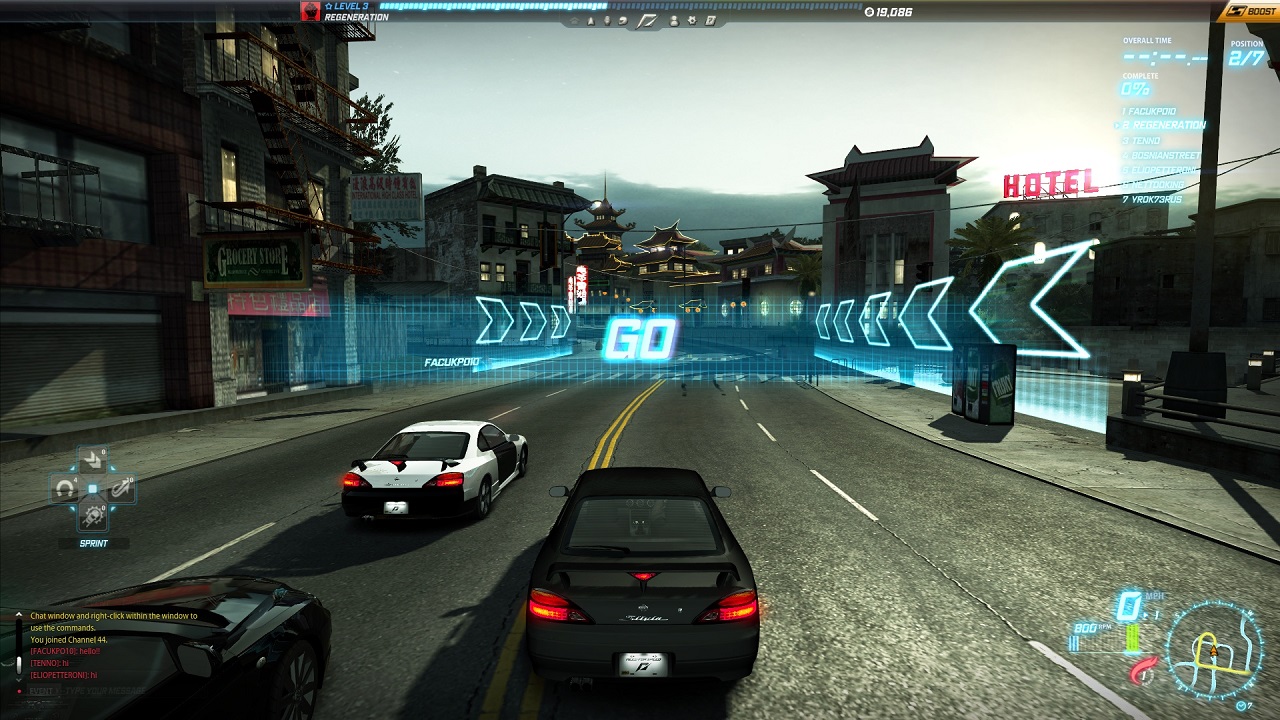Click TENNO's message in chat

pyautogui.click(x=50, y=663)
